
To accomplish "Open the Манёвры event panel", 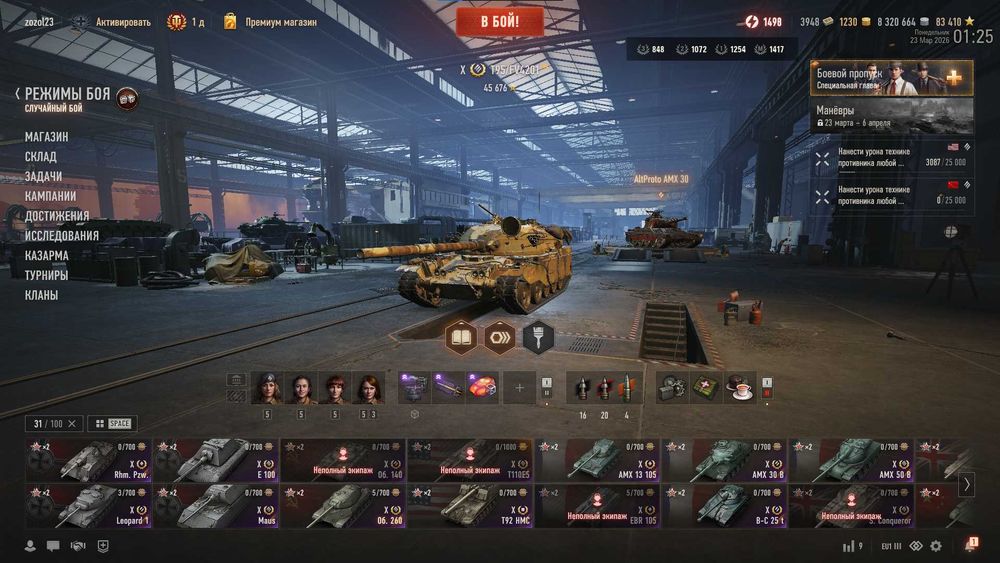I will tap(891, 115).
